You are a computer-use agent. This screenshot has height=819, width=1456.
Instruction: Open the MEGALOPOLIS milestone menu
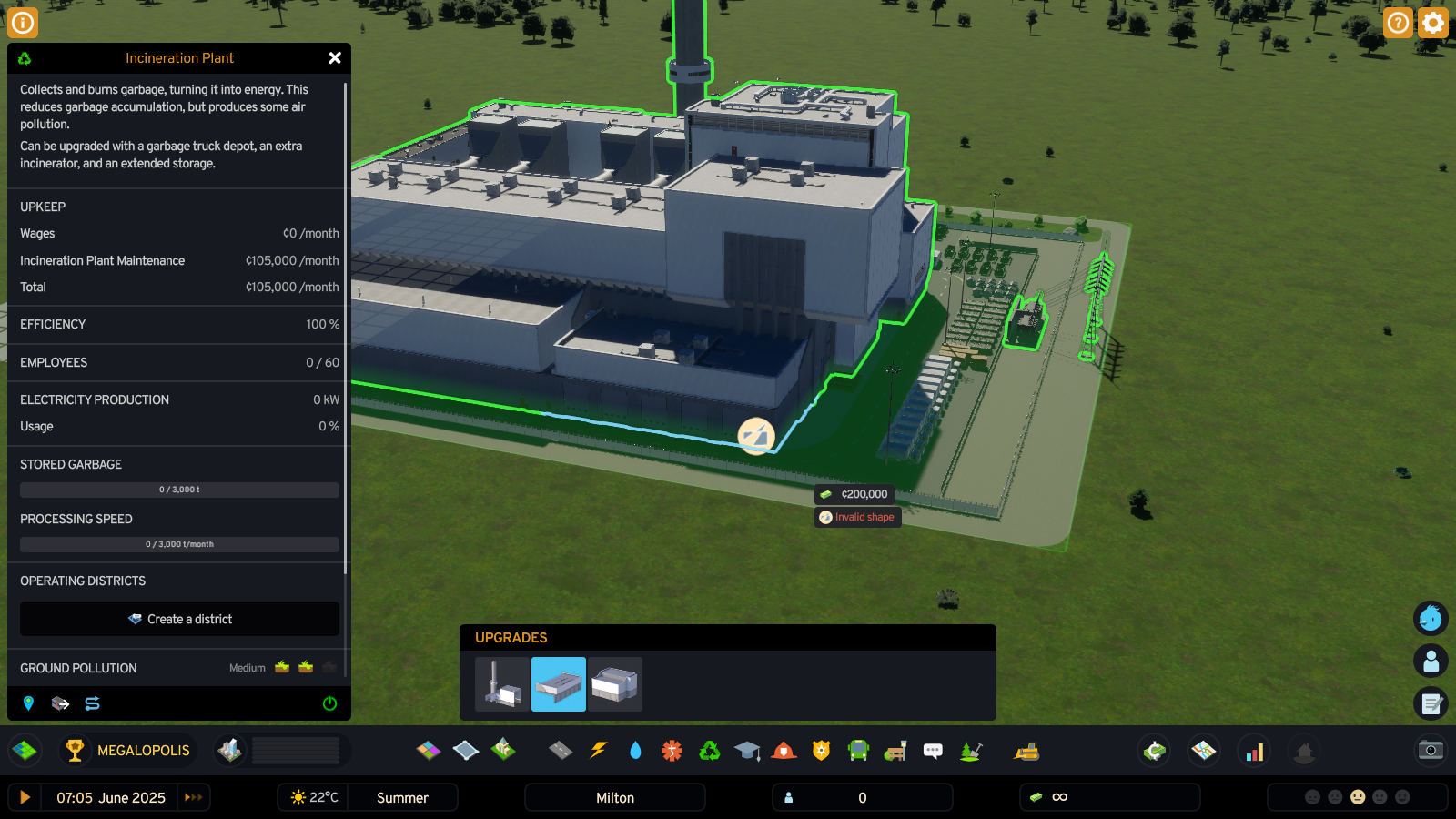pos(127,750)
